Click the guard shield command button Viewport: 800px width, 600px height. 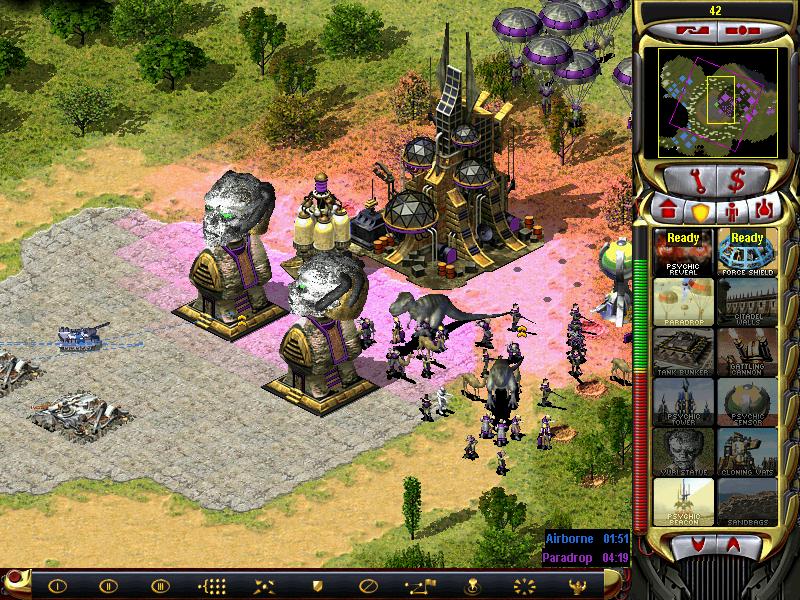tap(318, 586)
